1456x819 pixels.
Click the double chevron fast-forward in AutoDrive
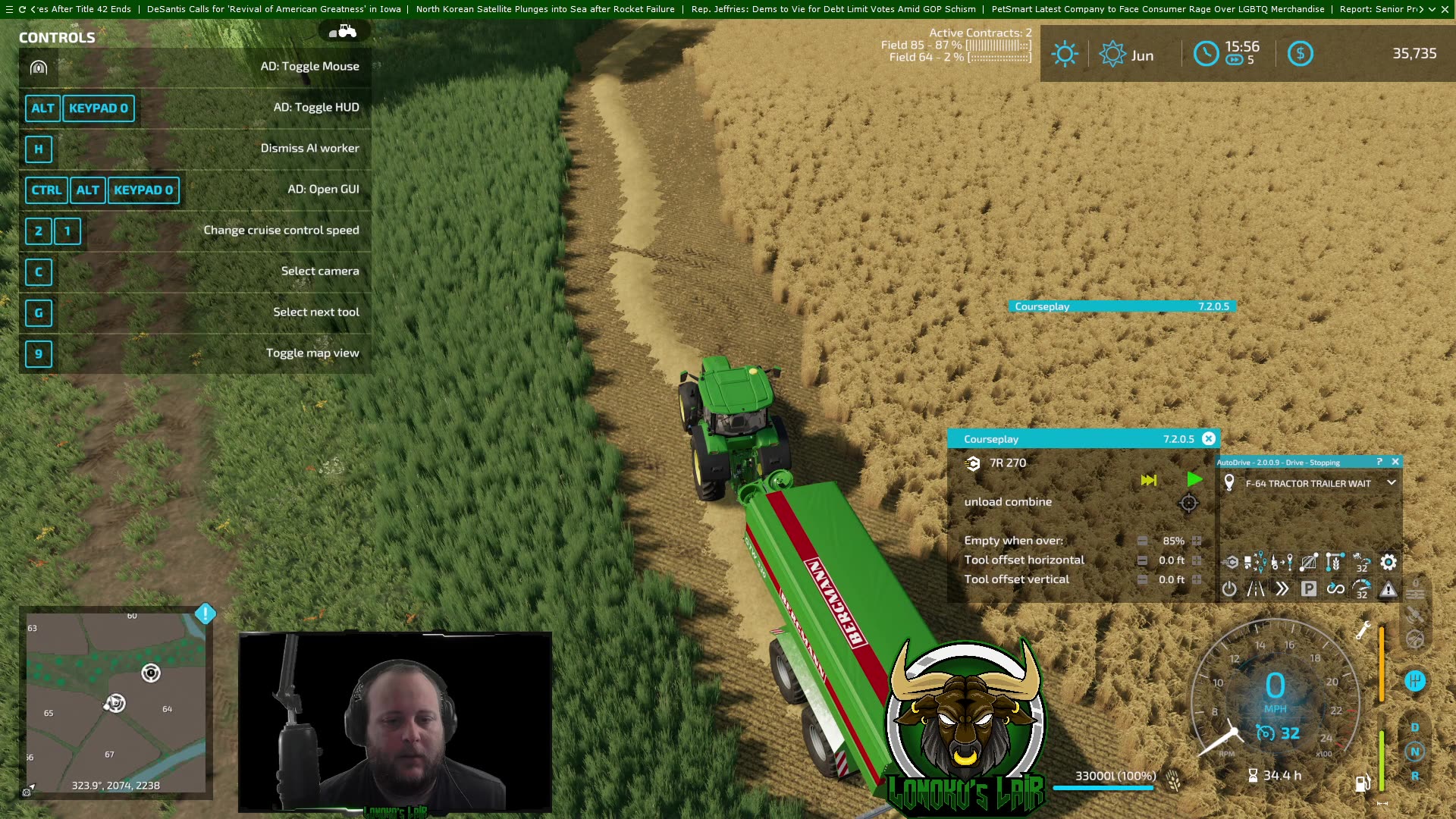1281,588
